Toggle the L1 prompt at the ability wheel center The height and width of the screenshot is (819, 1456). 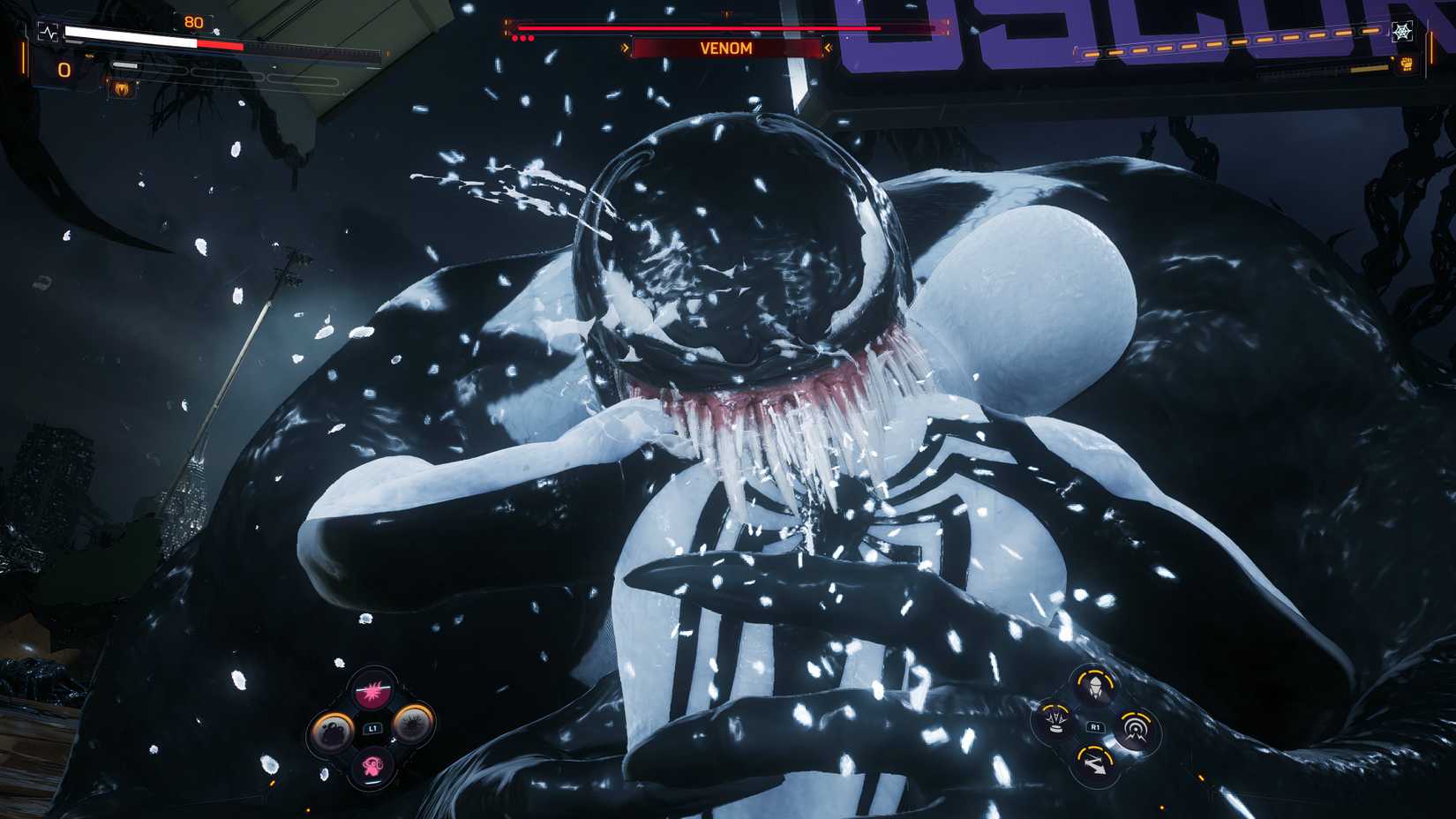(x=372, y=727)
